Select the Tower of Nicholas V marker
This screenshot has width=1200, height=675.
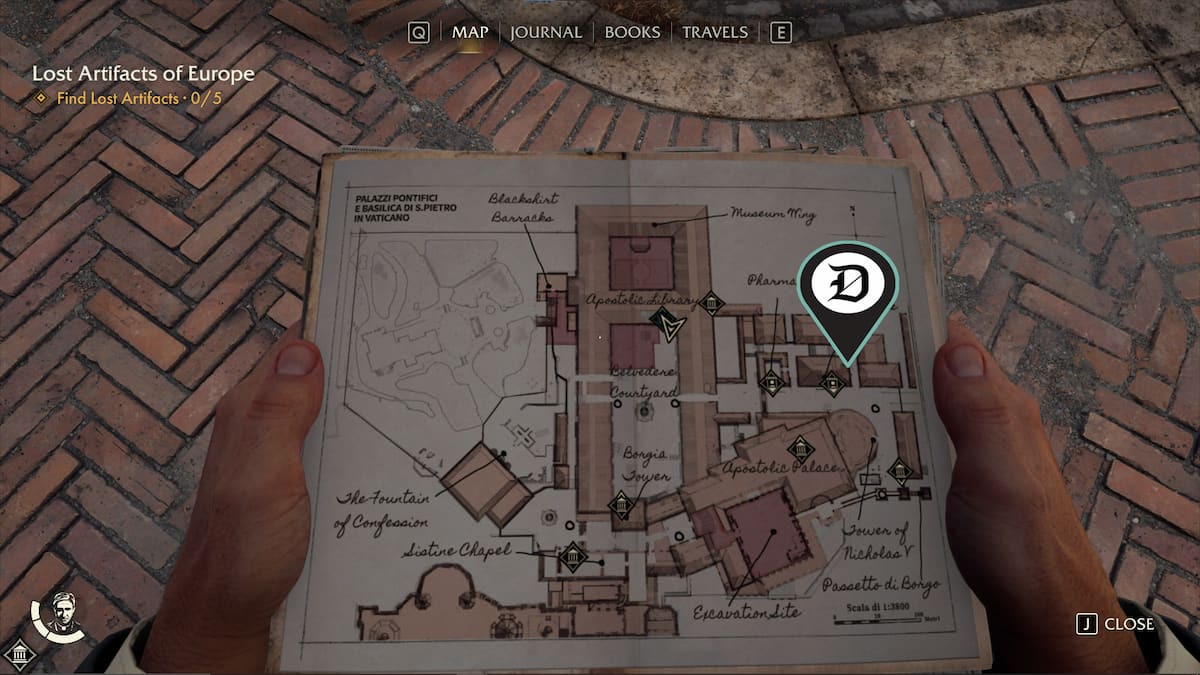click(x=899, y=471)
